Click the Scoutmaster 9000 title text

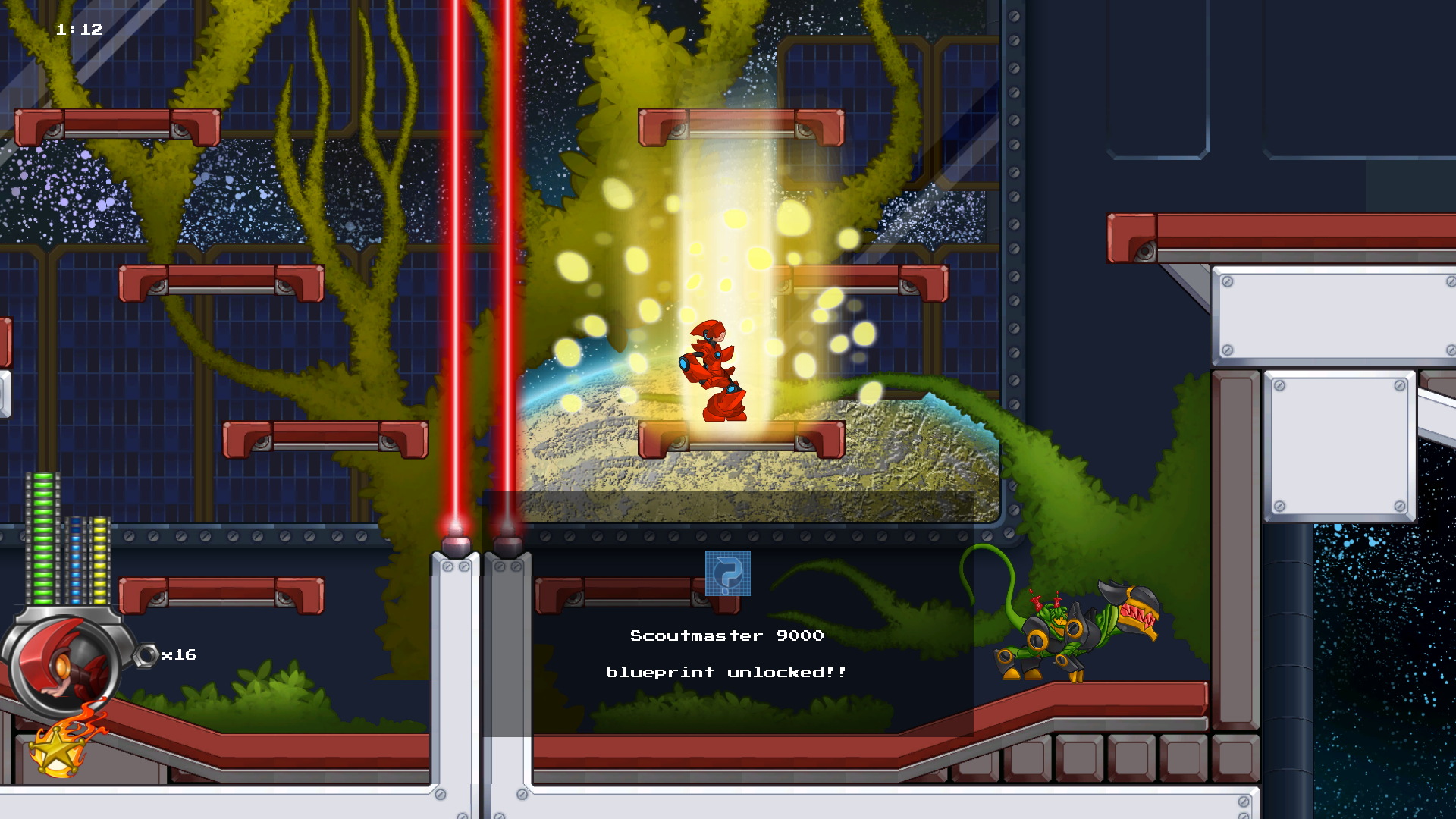coord(726,635)
